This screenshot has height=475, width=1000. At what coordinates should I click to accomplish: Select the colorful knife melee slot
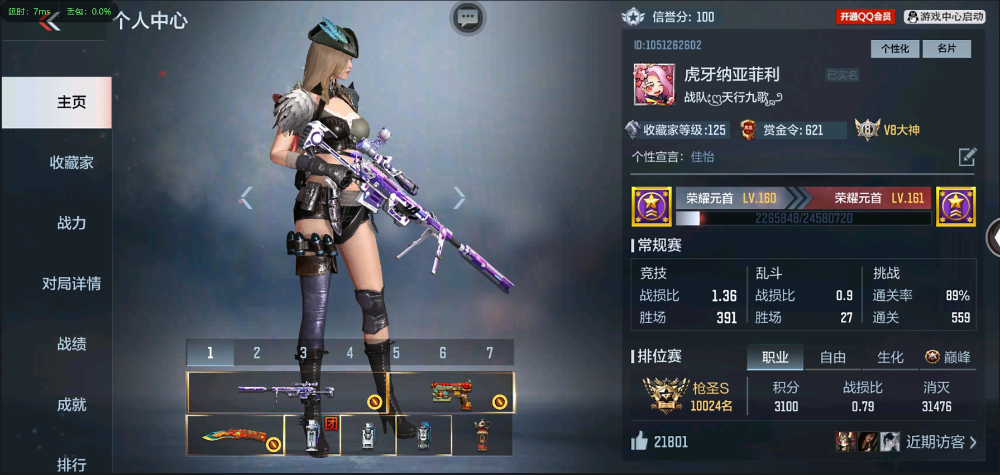point(234,435)
